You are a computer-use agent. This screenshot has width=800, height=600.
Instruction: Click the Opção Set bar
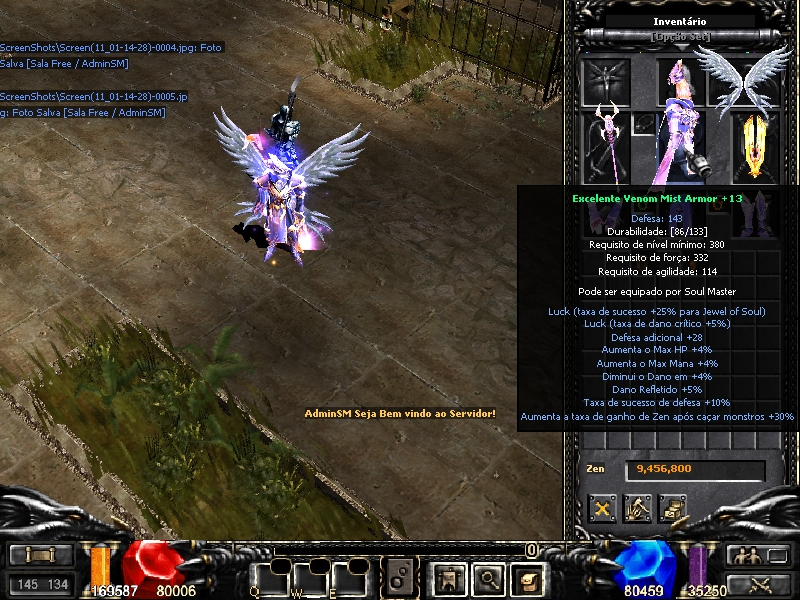click(681, 37)
